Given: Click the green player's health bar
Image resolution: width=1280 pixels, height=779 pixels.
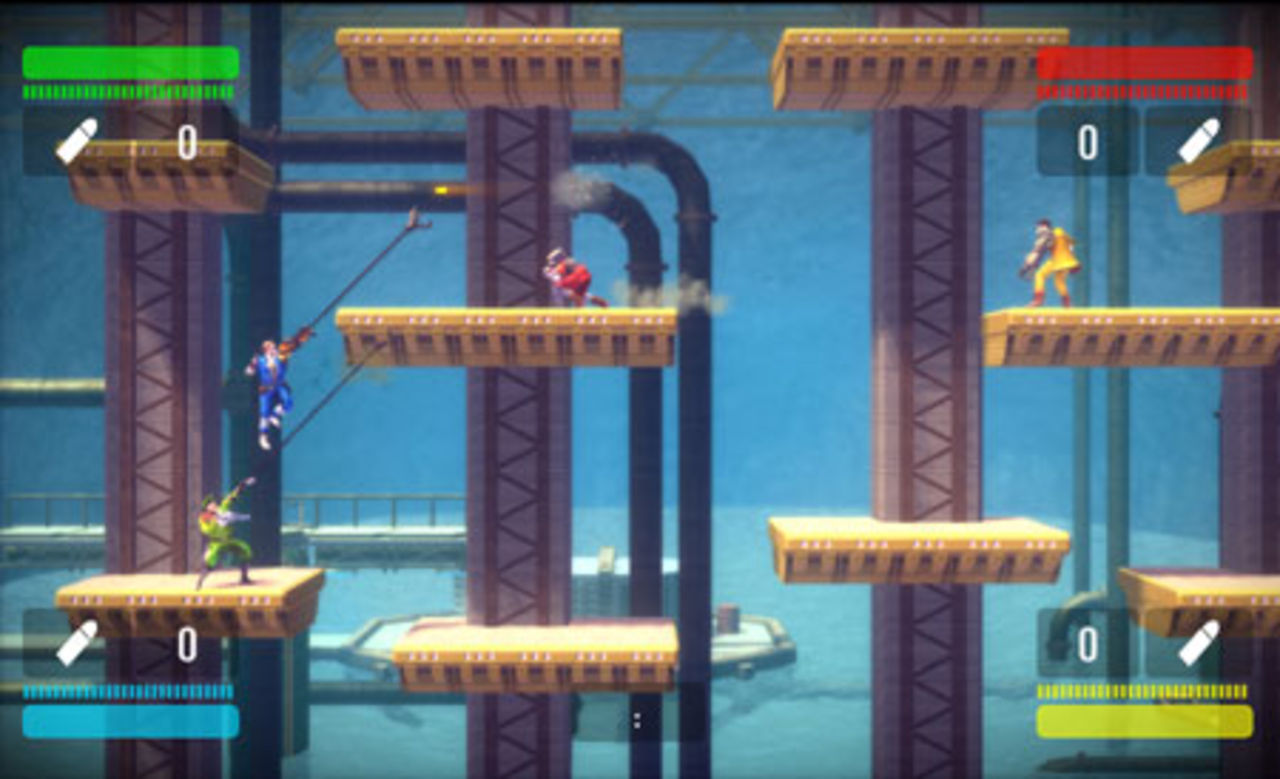Looking at the screenshot, I should (x=130, y=63).
